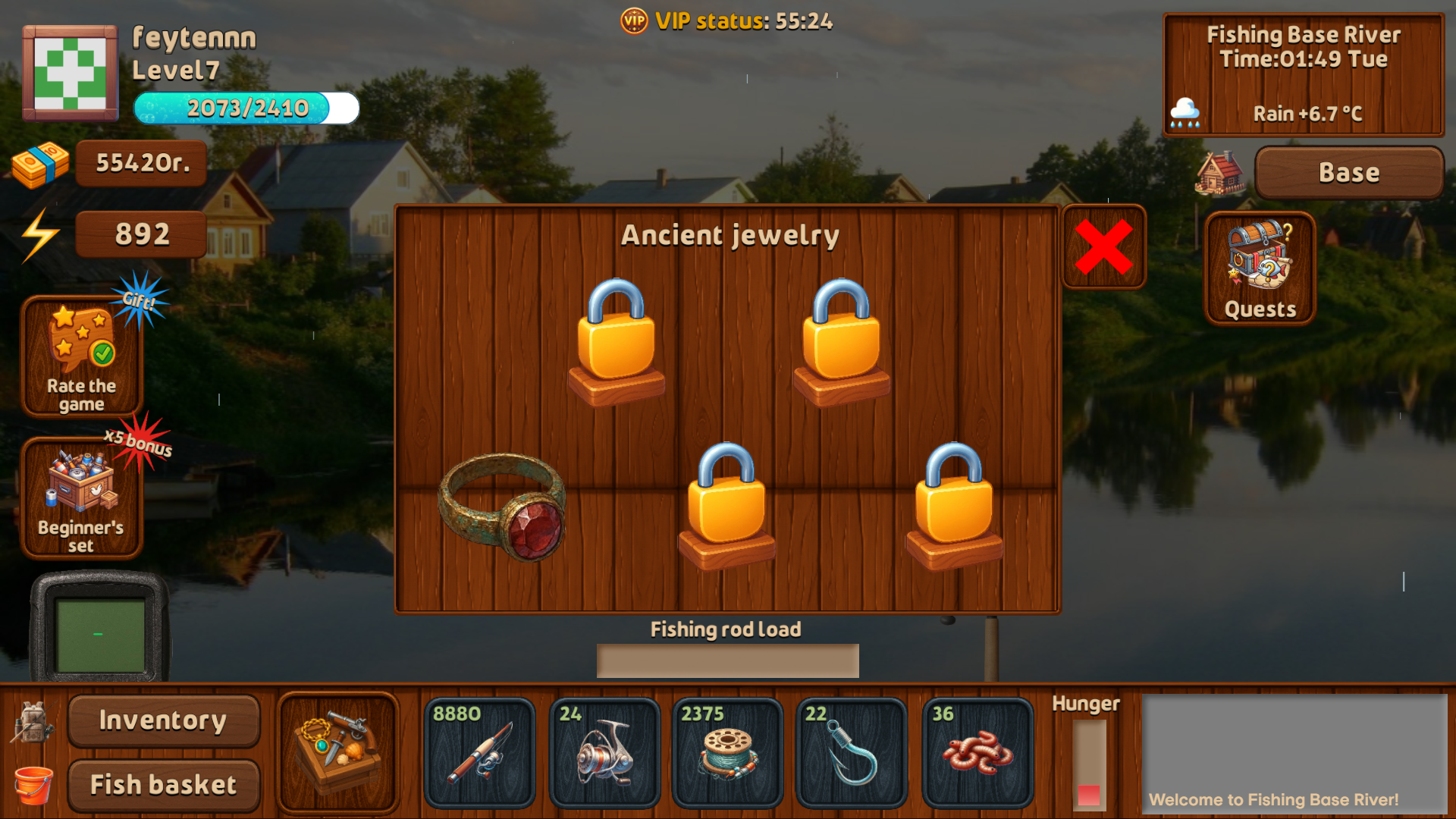This screenshot has width=1456, height=819.
Task: Open the Inventory panel
Action: [162, 720]
